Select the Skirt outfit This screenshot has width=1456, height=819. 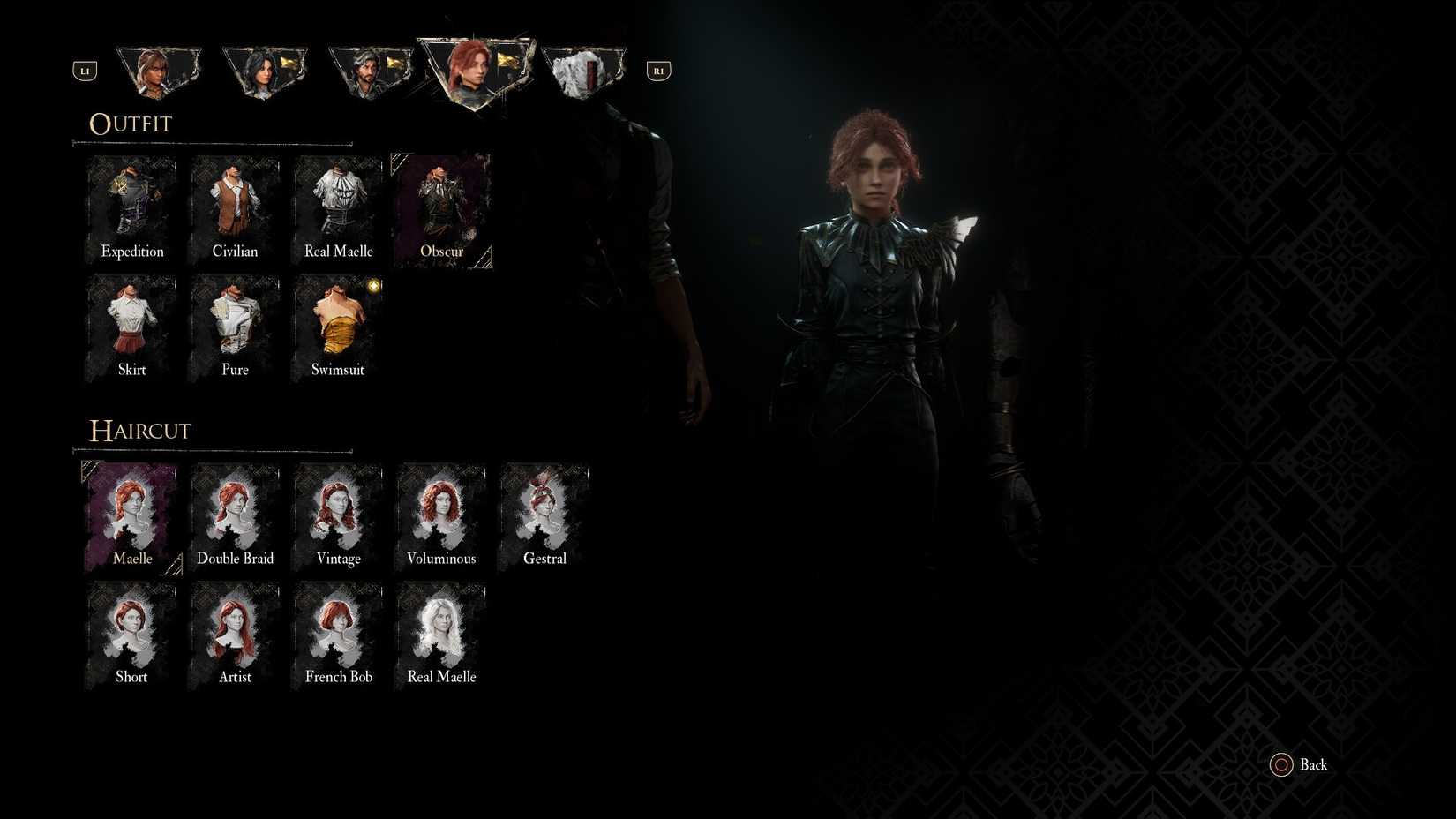[131, 324]
